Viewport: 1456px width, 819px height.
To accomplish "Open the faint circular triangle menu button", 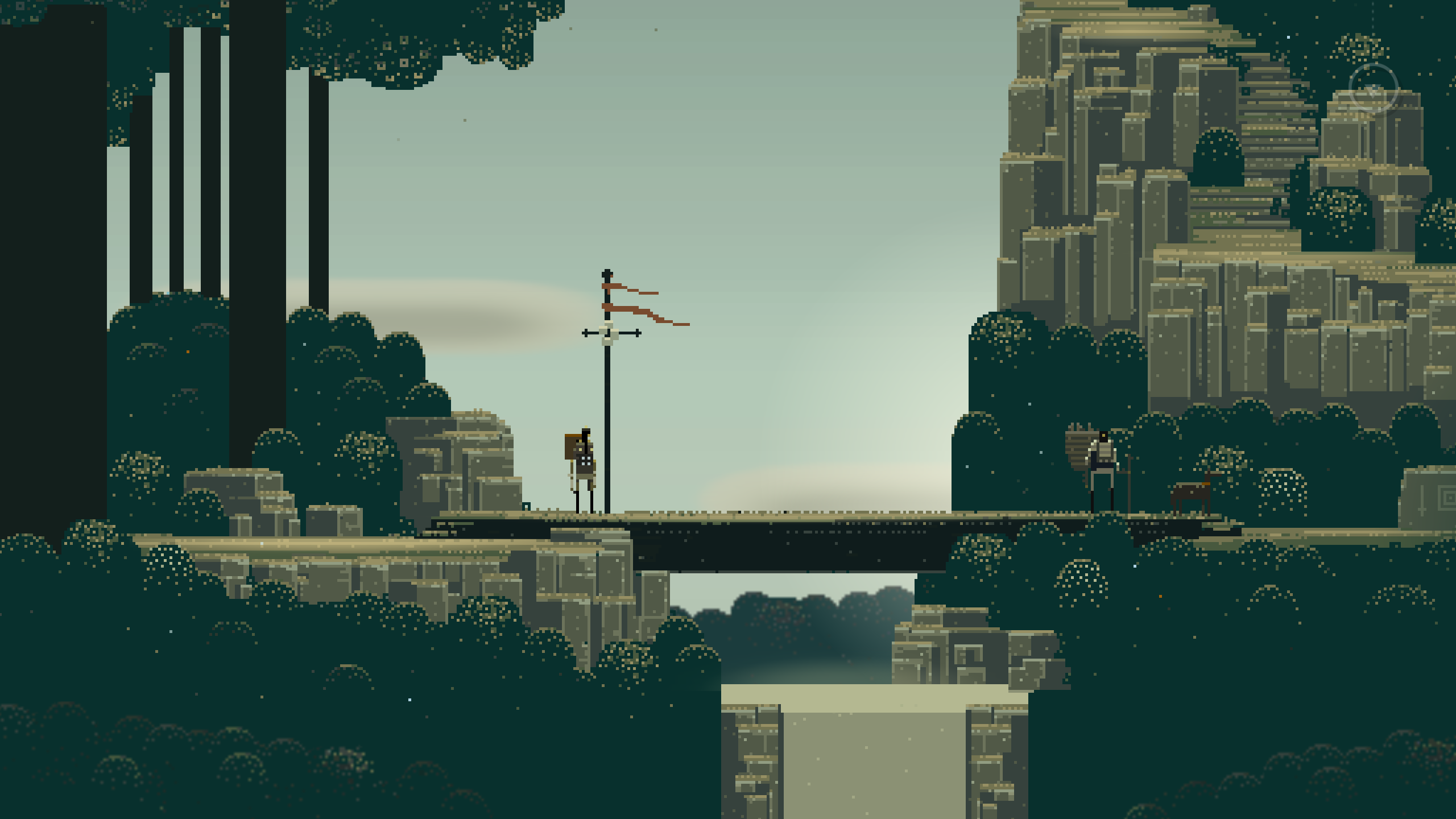I will [1373, 89].
